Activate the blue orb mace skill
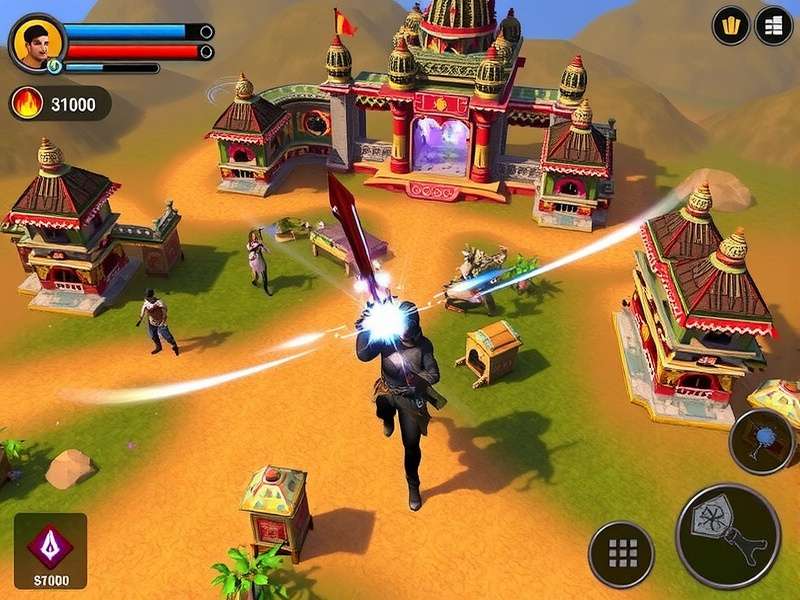Screen dimensions: 800x600 (761, 442)
